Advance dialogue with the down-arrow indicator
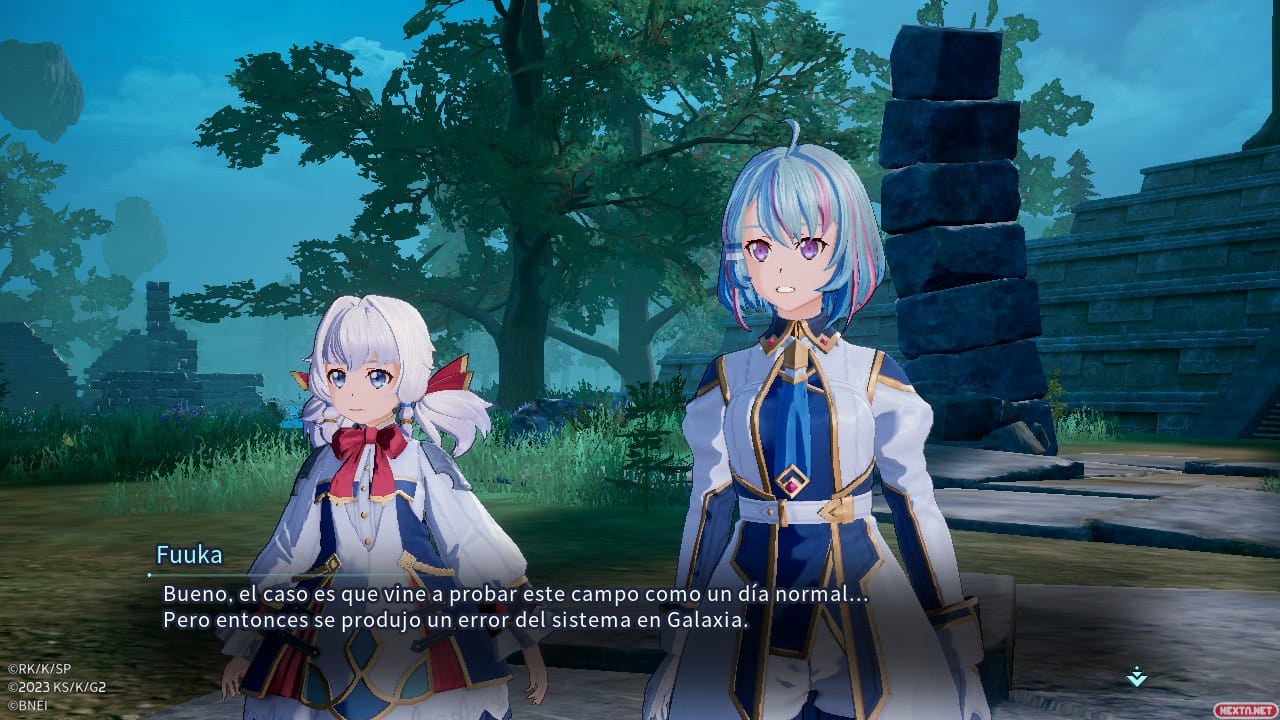 tap(1136, 677)
